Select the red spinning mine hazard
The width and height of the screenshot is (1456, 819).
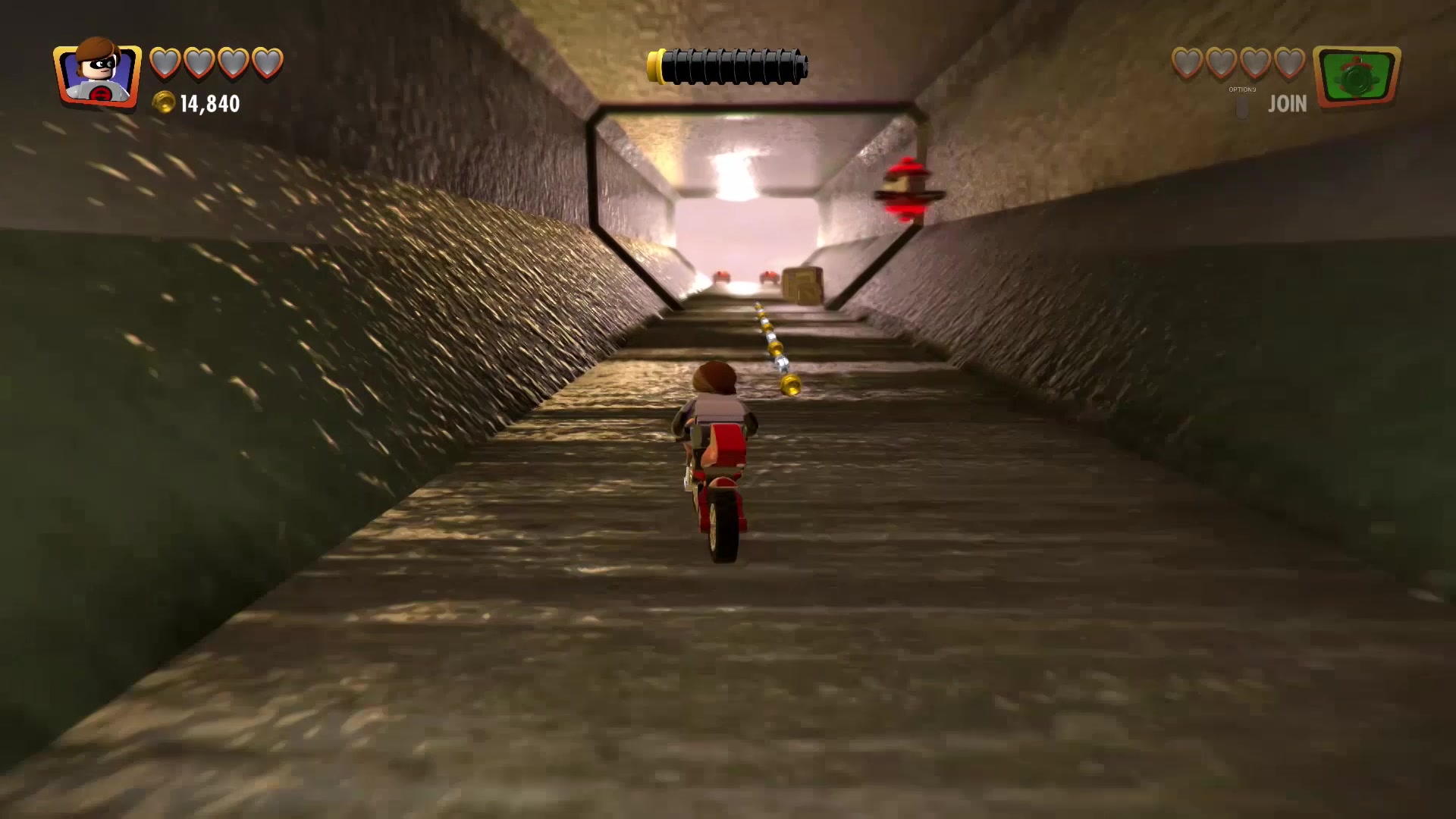click(908, 186)
